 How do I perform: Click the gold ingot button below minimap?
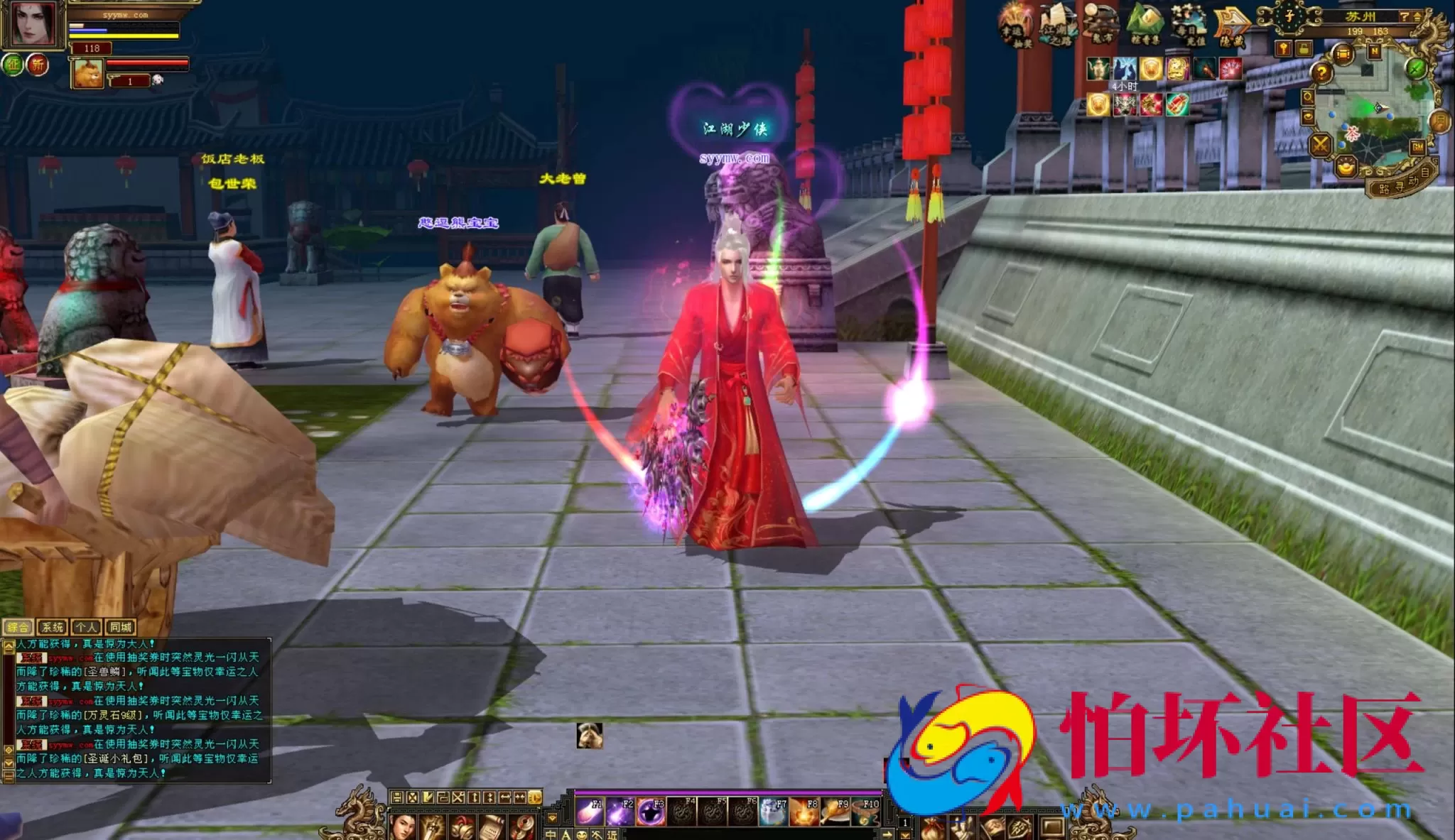1345,168
